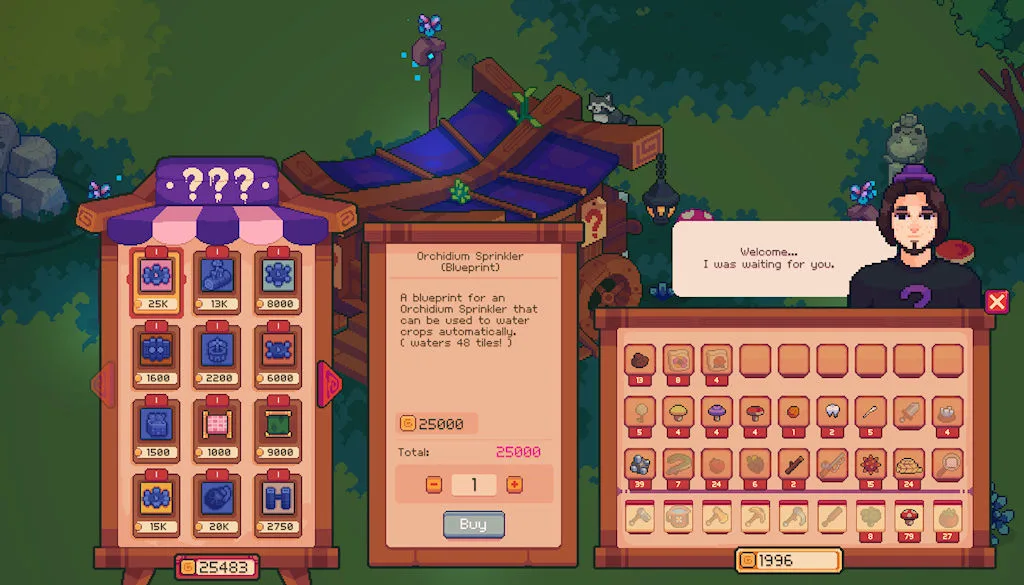Buy the Orchidium Sprinkler blueprint
The width and height of the screenshot is (1024, 585).
click(473, 524)
